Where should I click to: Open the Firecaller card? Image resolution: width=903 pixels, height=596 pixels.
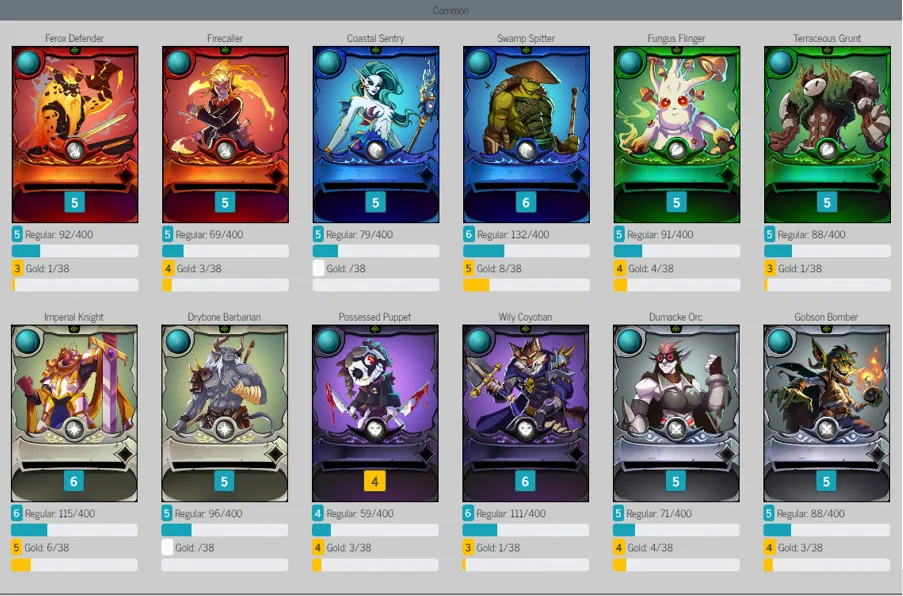tap(225, 134)
